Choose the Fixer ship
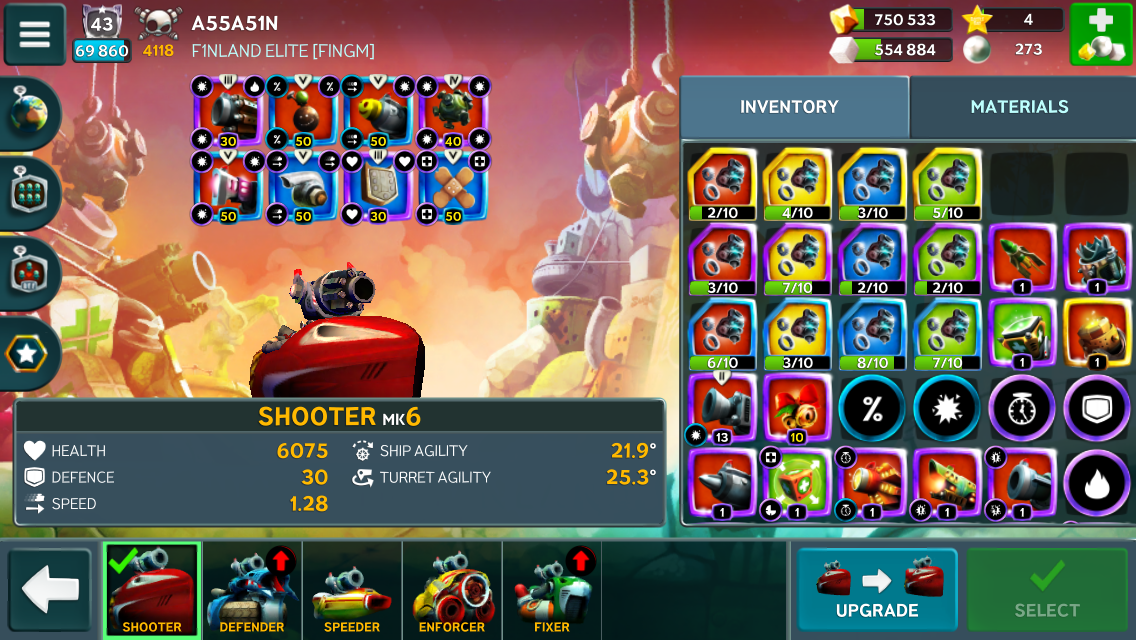Image resolution: width=1136 pixels, height=640 pixels. 552,591
